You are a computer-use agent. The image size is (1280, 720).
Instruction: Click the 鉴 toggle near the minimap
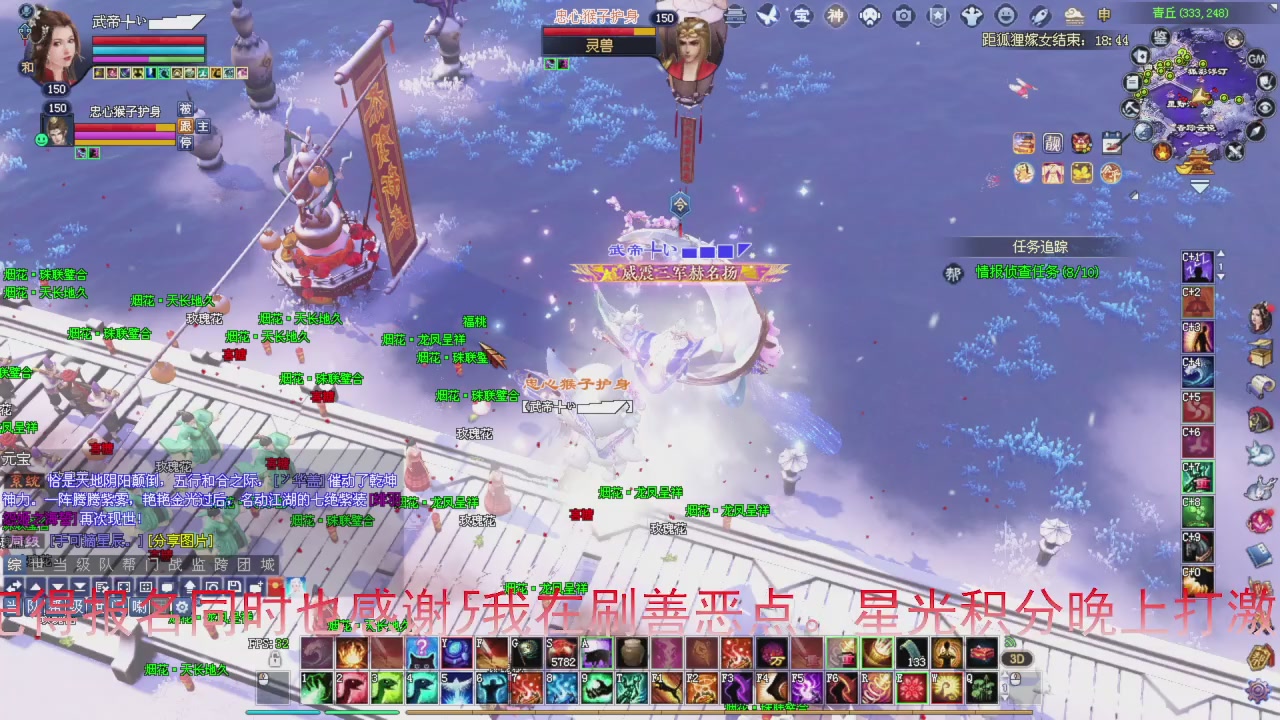(x=1160, y=38)
